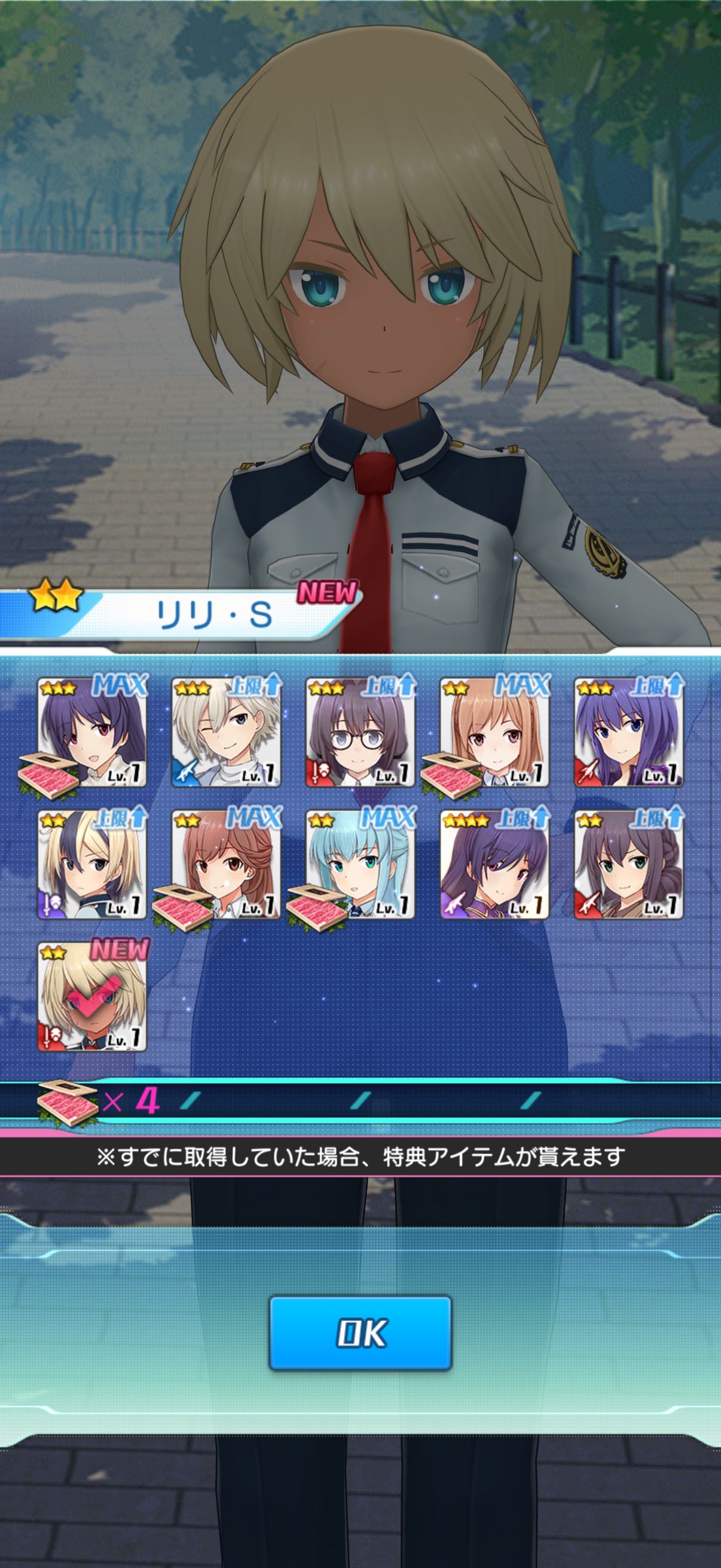Pick the long violet-haired blue-eyed card
The image size is (721, 1568).
628,732
